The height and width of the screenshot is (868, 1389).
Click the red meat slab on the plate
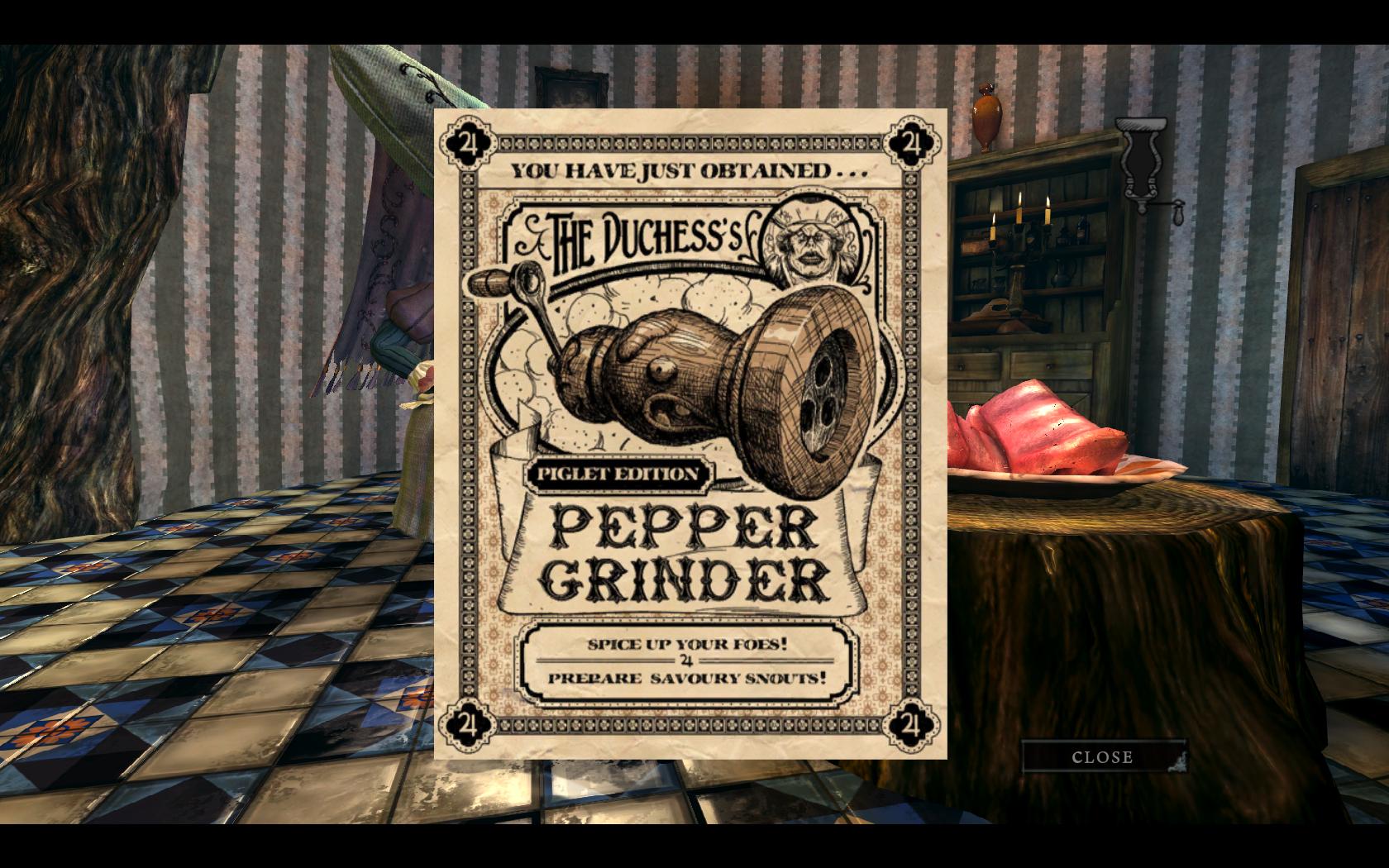(1042, 430)
